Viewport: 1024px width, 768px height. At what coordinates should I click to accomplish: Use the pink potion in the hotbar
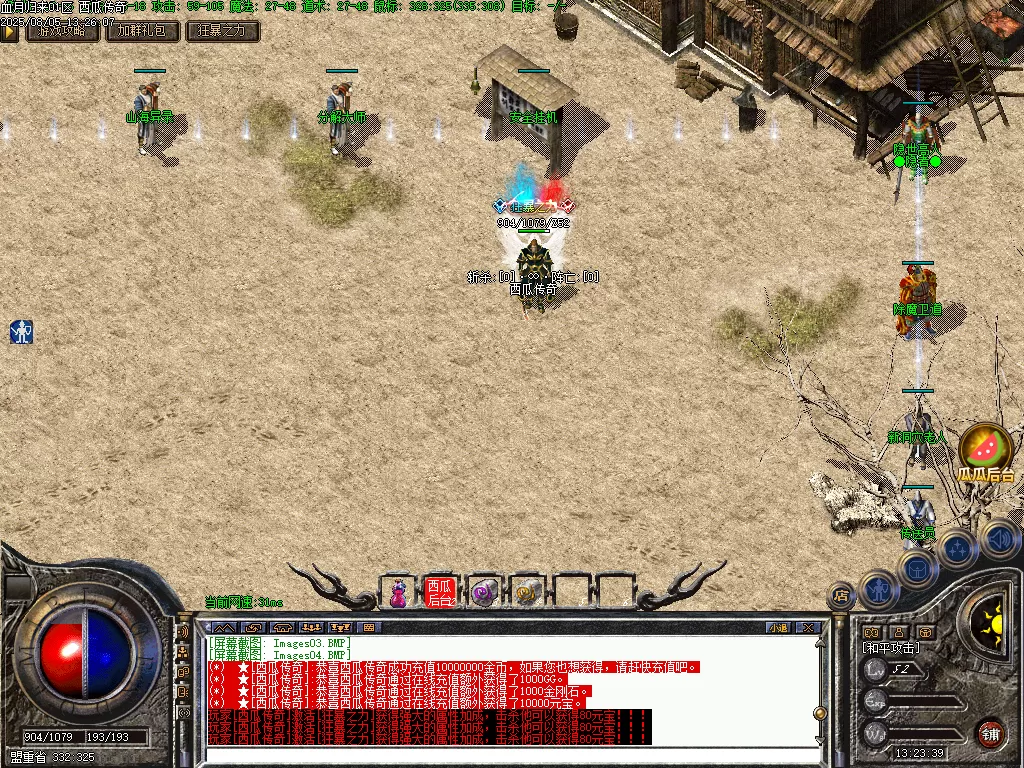pos(398,592)
